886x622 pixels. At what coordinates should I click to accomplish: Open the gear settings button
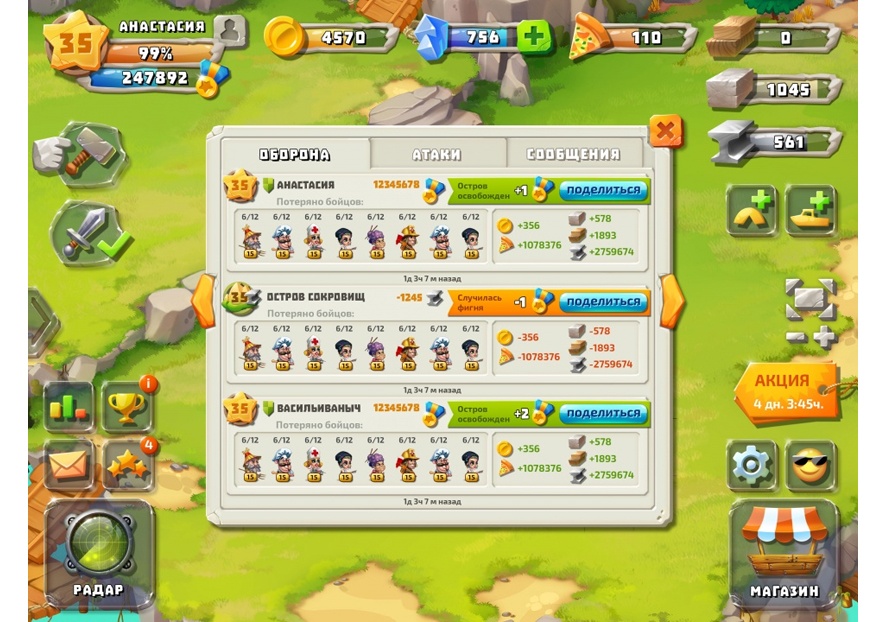pos(751,466)
